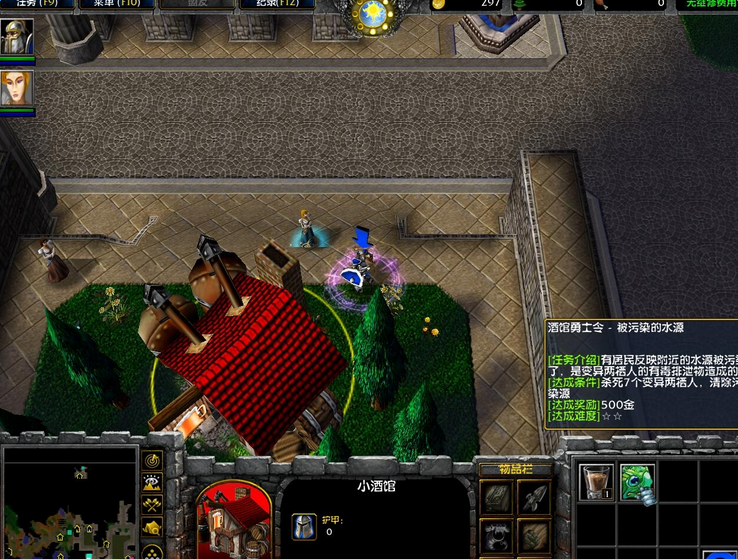Buy the brown drink glass item
This screenshot has width=738, height=559.
[x=597, y=482]
